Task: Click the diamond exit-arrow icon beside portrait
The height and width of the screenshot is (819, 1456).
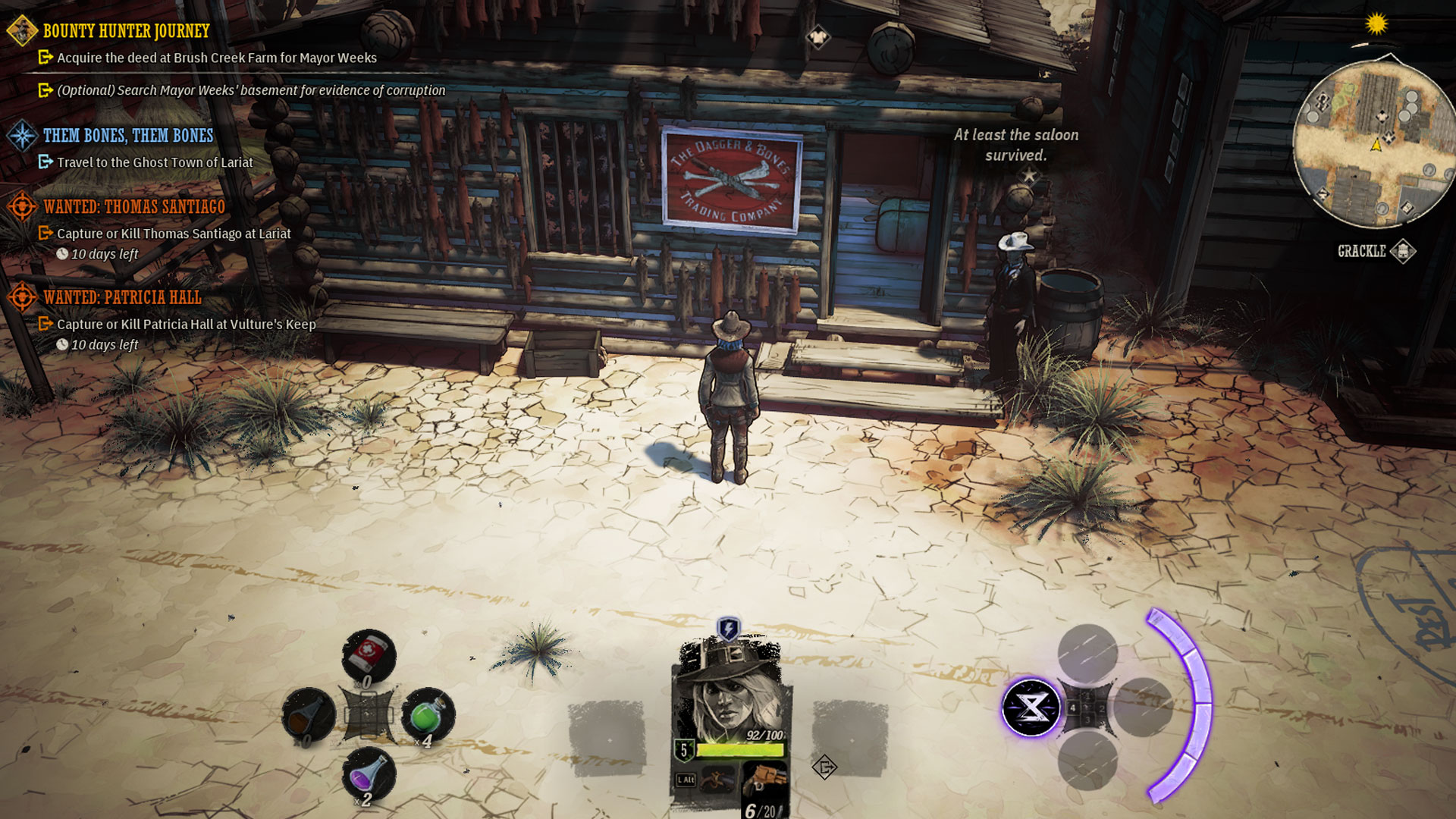Action: [x=824, y=767]
